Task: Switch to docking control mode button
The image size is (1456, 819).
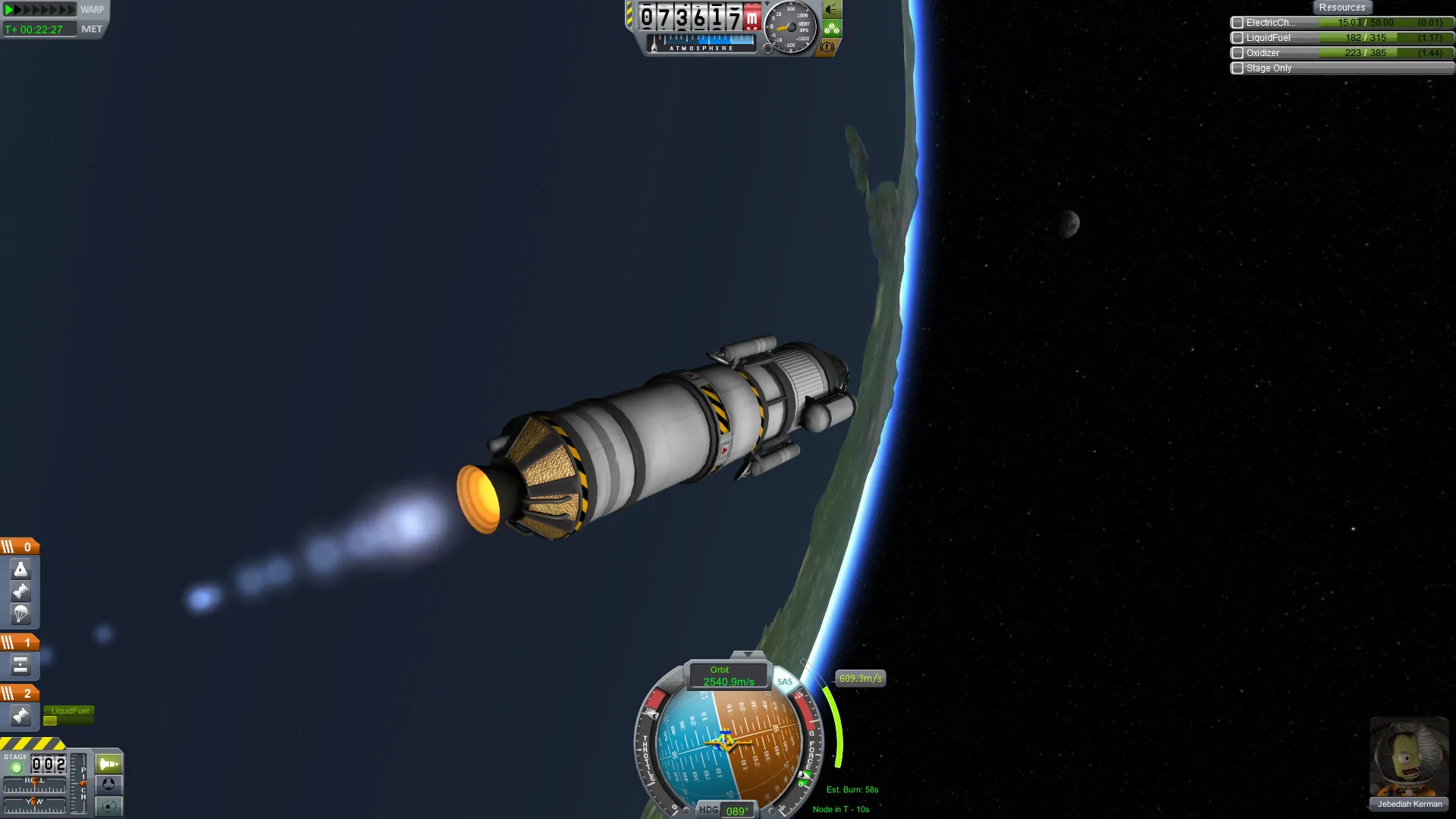Action: point(109,785)
